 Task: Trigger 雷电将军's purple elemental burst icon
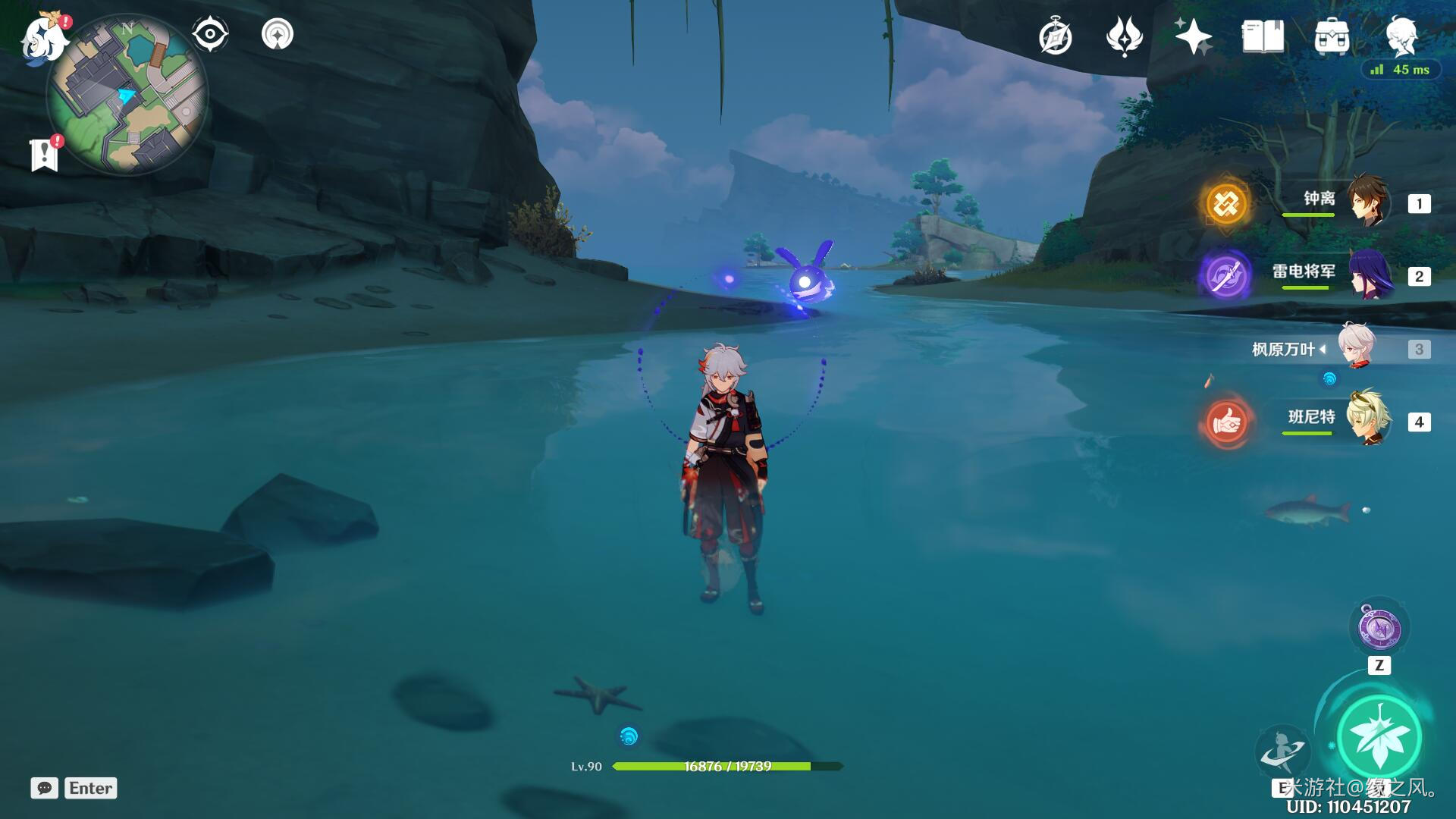(x=1226, y=275)
